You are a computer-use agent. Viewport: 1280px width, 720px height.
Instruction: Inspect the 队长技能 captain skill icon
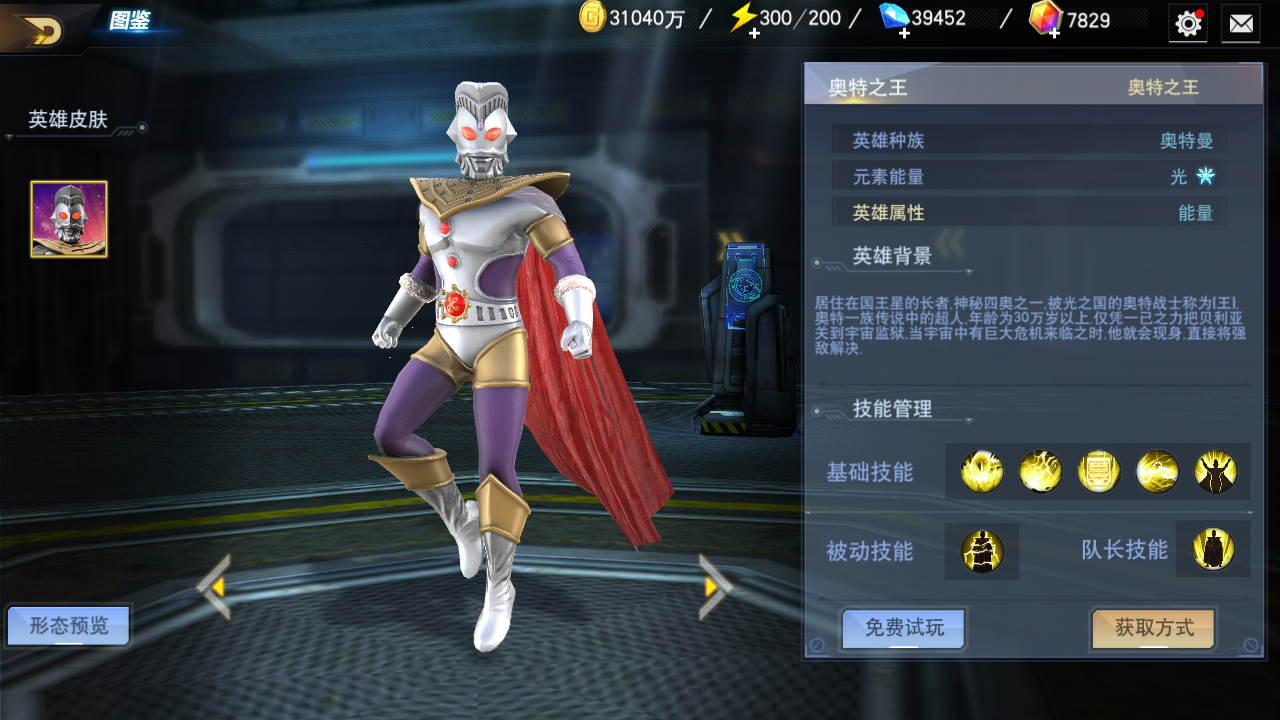1213,549
